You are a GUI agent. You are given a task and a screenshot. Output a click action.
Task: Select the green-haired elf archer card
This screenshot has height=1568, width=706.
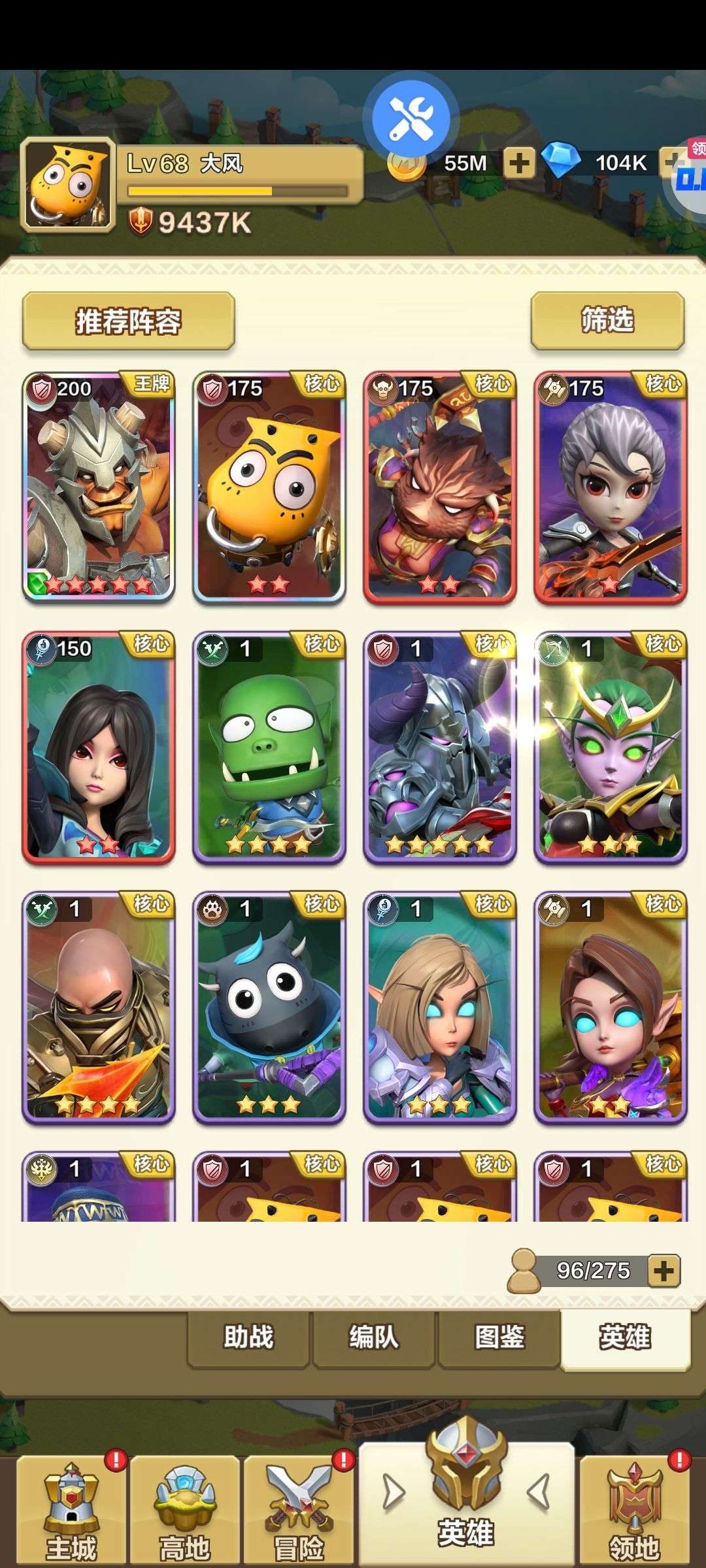pyautogui.click(x=611, y=747)
